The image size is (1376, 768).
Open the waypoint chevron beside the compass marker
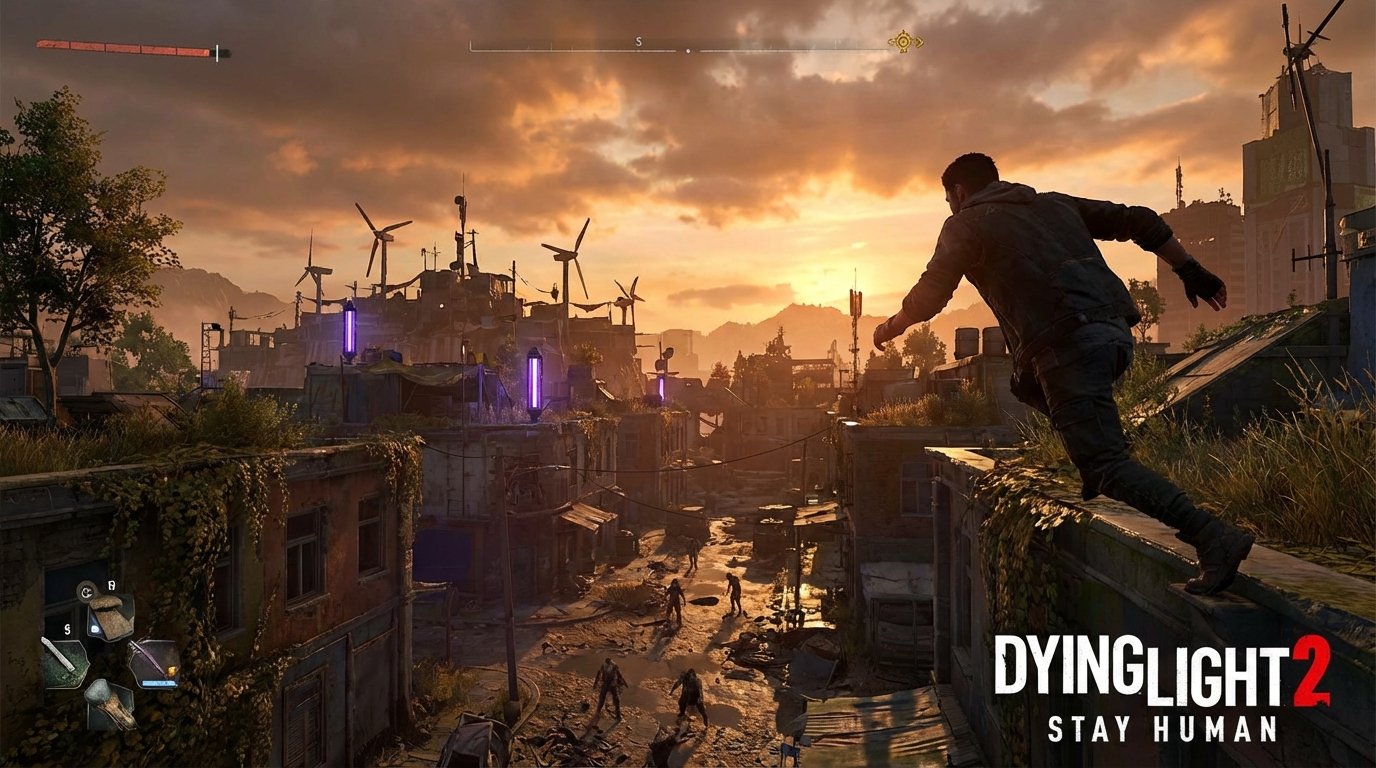pyautogui.click(x=919, y=41)
